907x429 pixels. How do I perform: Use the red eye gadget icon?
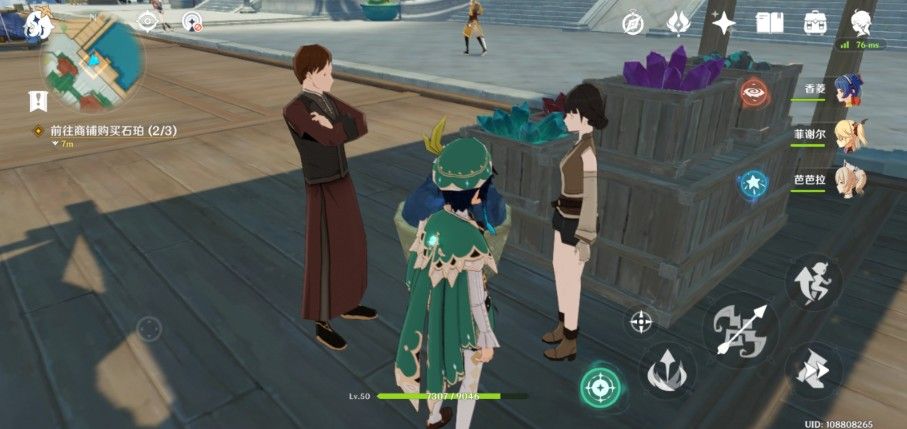point(752,93)
